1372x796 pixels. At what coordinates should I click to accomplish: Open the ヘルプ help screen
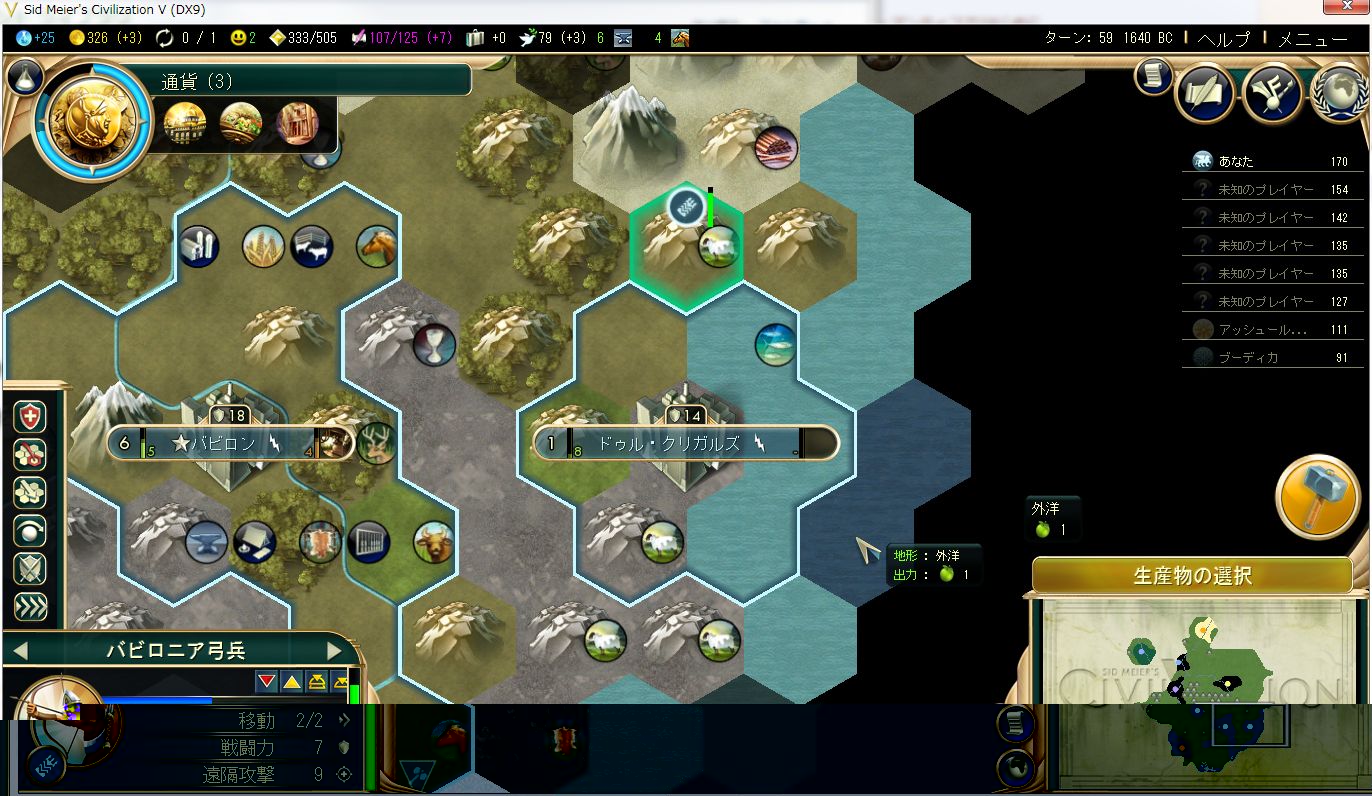(x=1224, y=39)
